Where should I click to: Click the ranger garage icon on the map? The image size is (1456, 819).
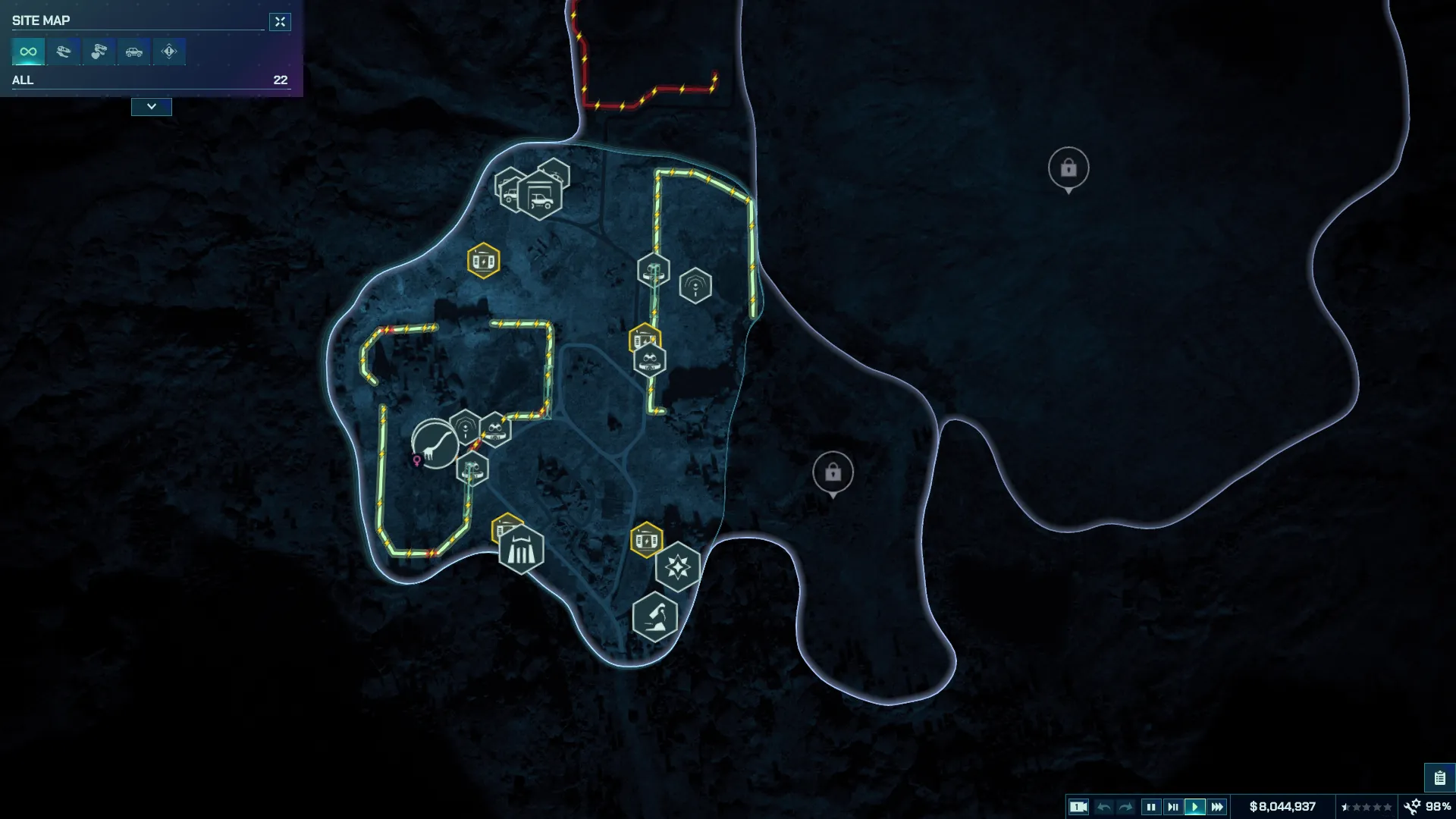540,193
